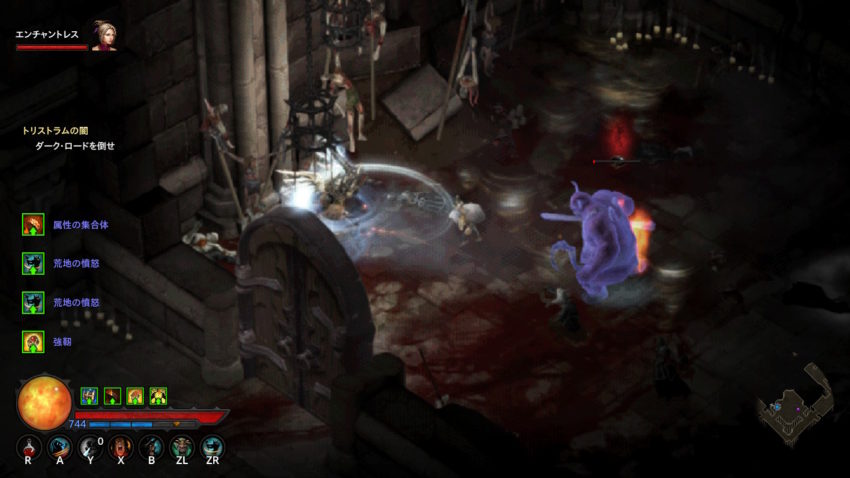Click the Enchantress follower portrait

coord(103,35)
